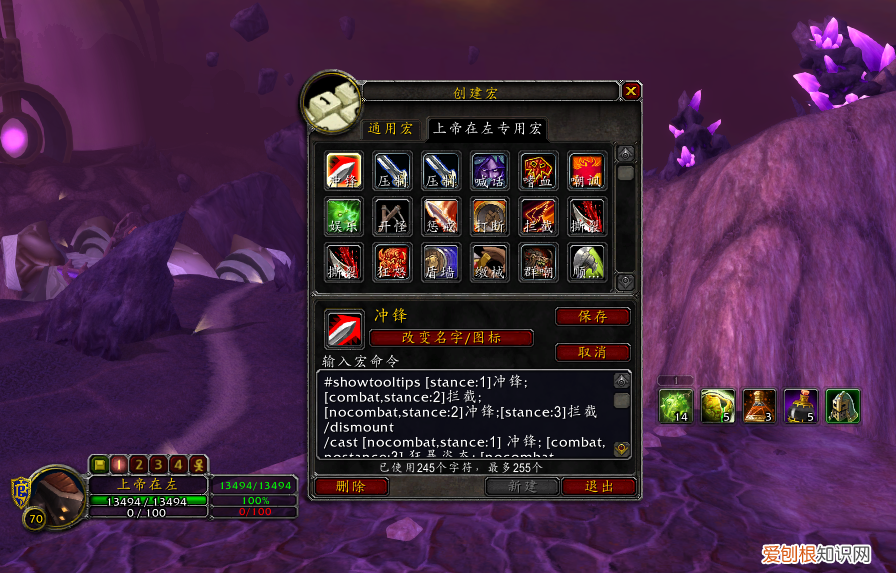Pick the 缴械 macro icon
This screenshot has width=896, height=573.
(x=490, y=263)
